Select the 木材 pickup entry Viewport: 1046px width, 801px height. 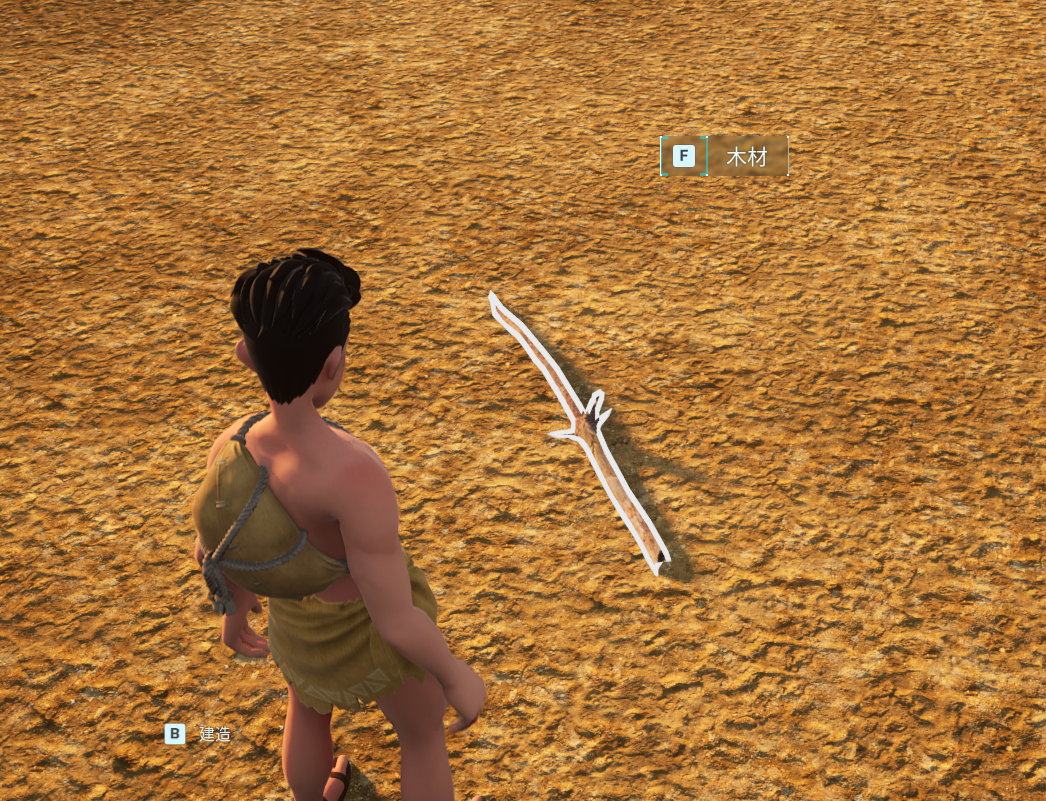(745, 156)
